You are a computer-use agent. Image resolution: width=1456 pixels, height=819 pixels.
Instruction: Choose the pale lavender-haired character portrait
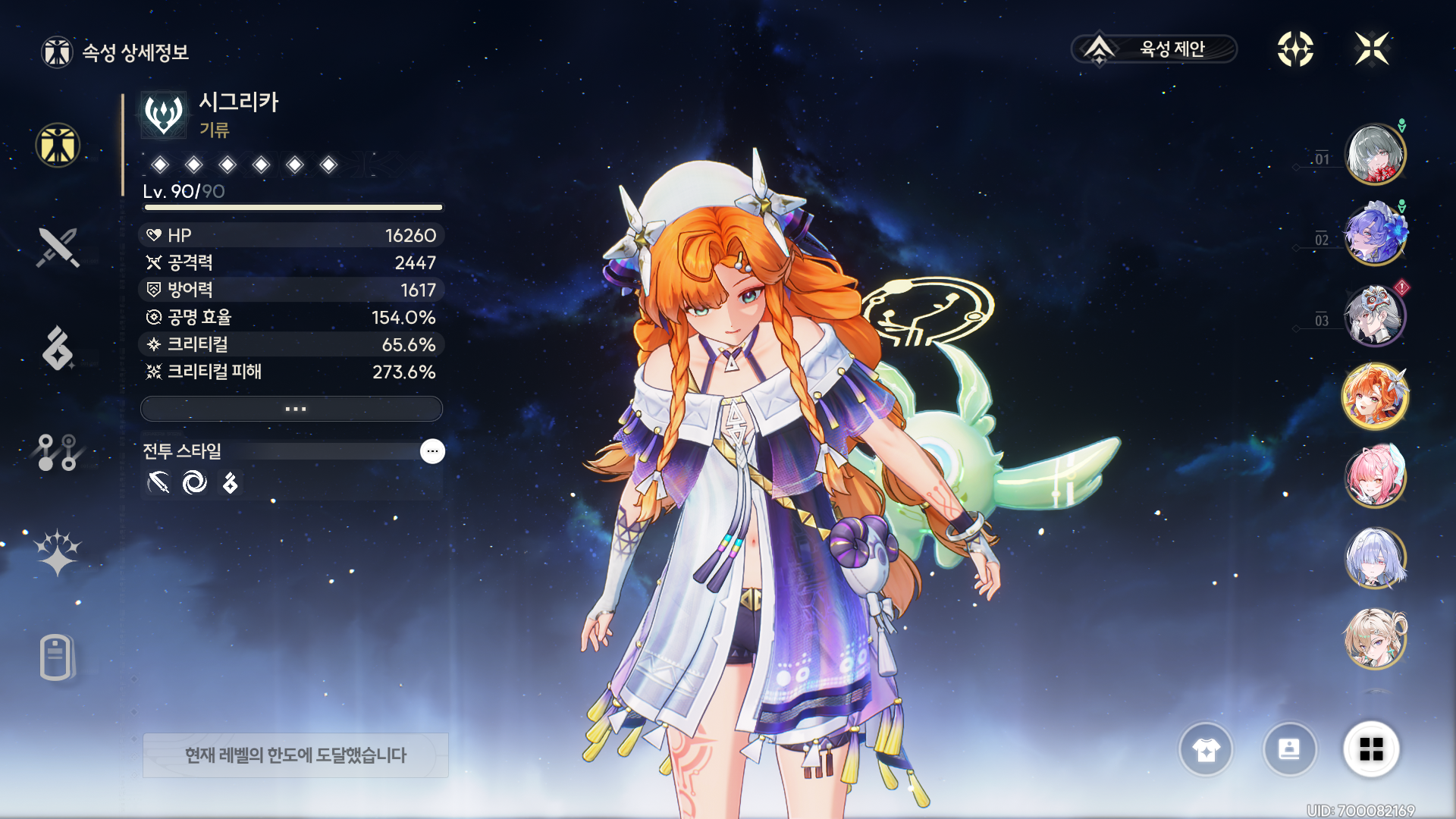(1375, 558)
